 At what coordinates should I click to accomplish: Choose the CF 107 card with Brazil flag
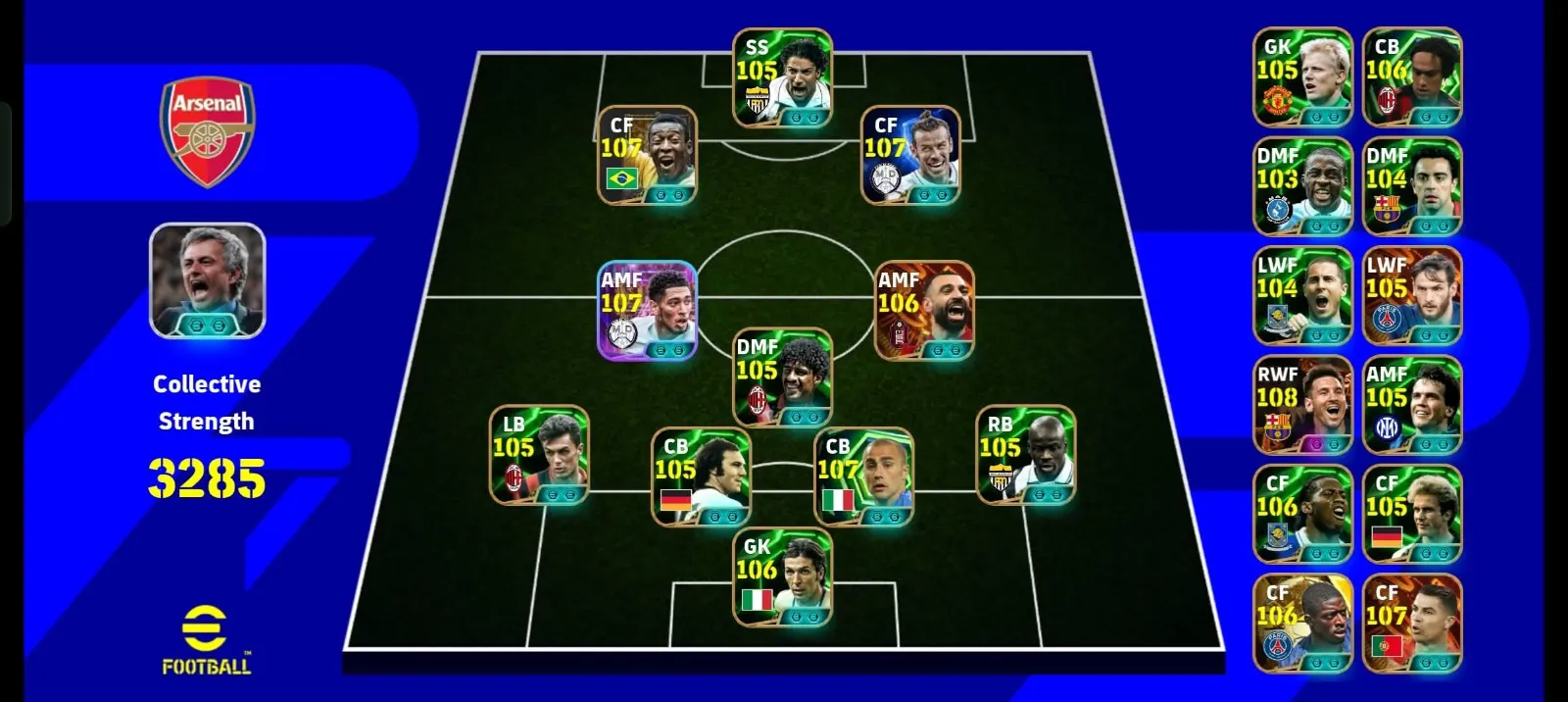[x=648, y=155]
